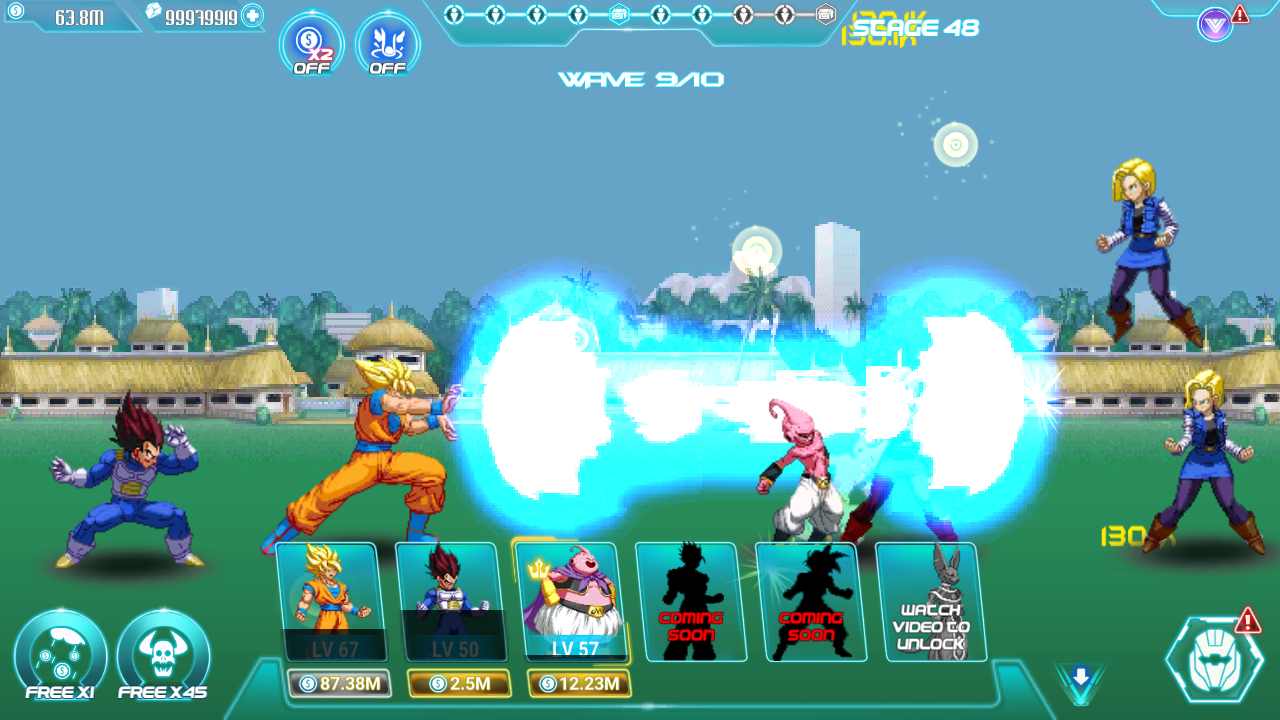The height and width of the screenshot is (720, 1280).
Task: Collapse the hero panel with down arrow
Action: [1080, 679]
